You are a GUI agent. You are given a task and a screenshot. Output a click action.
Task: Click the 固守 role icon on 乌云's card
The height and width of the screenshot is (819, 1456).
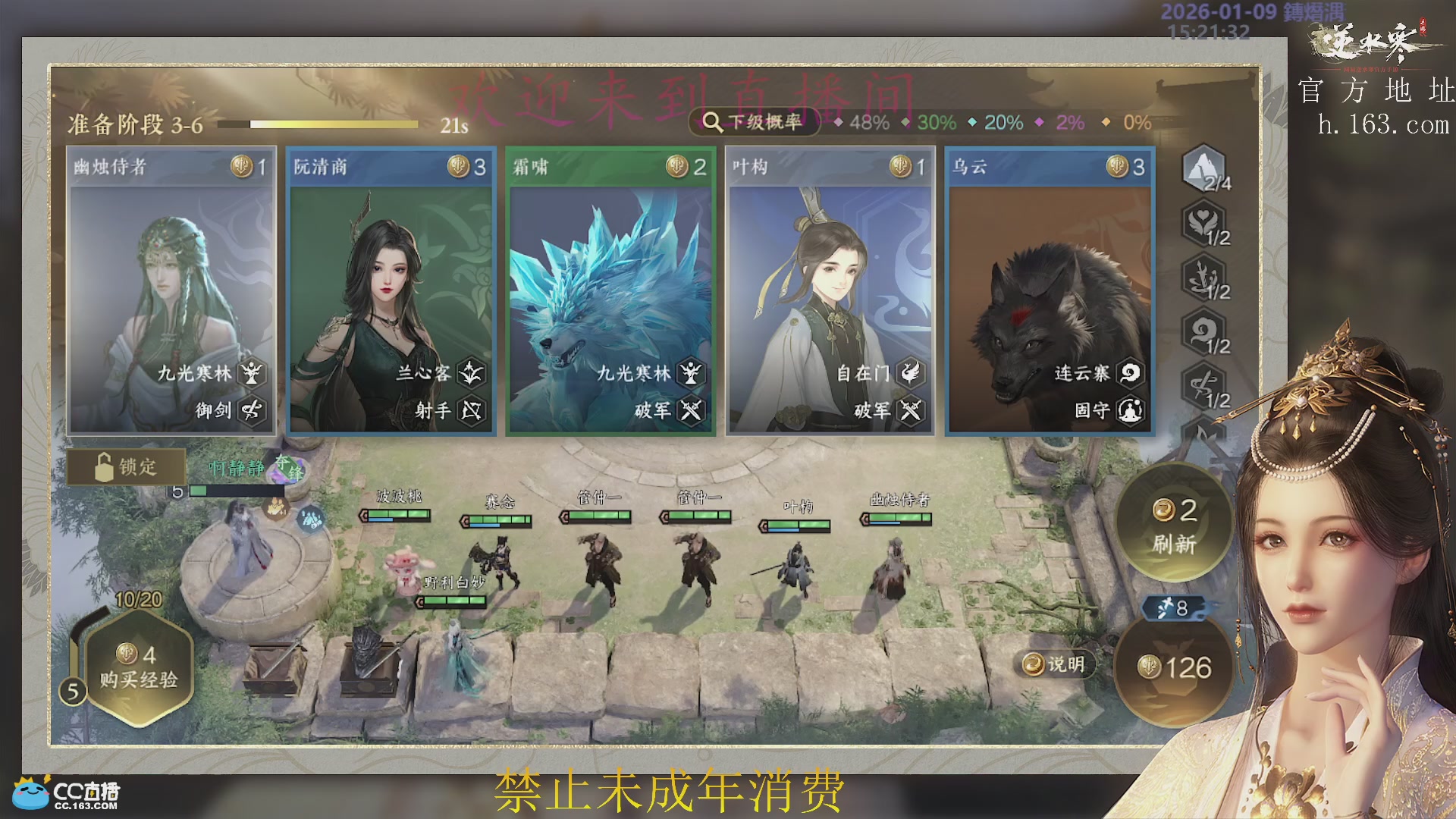click(1130, 409)
